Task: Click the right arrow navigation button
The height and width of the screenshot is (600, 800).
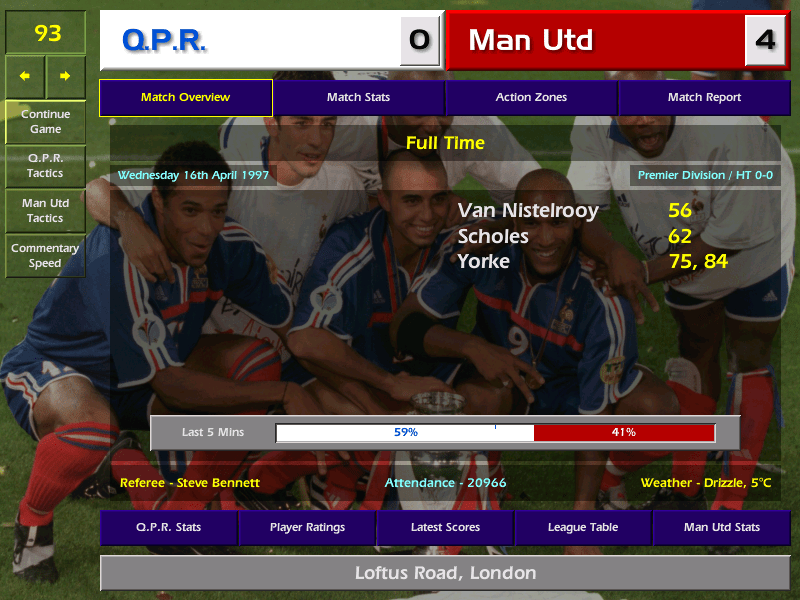Action: pyautogui.click(x=65, y=76)
